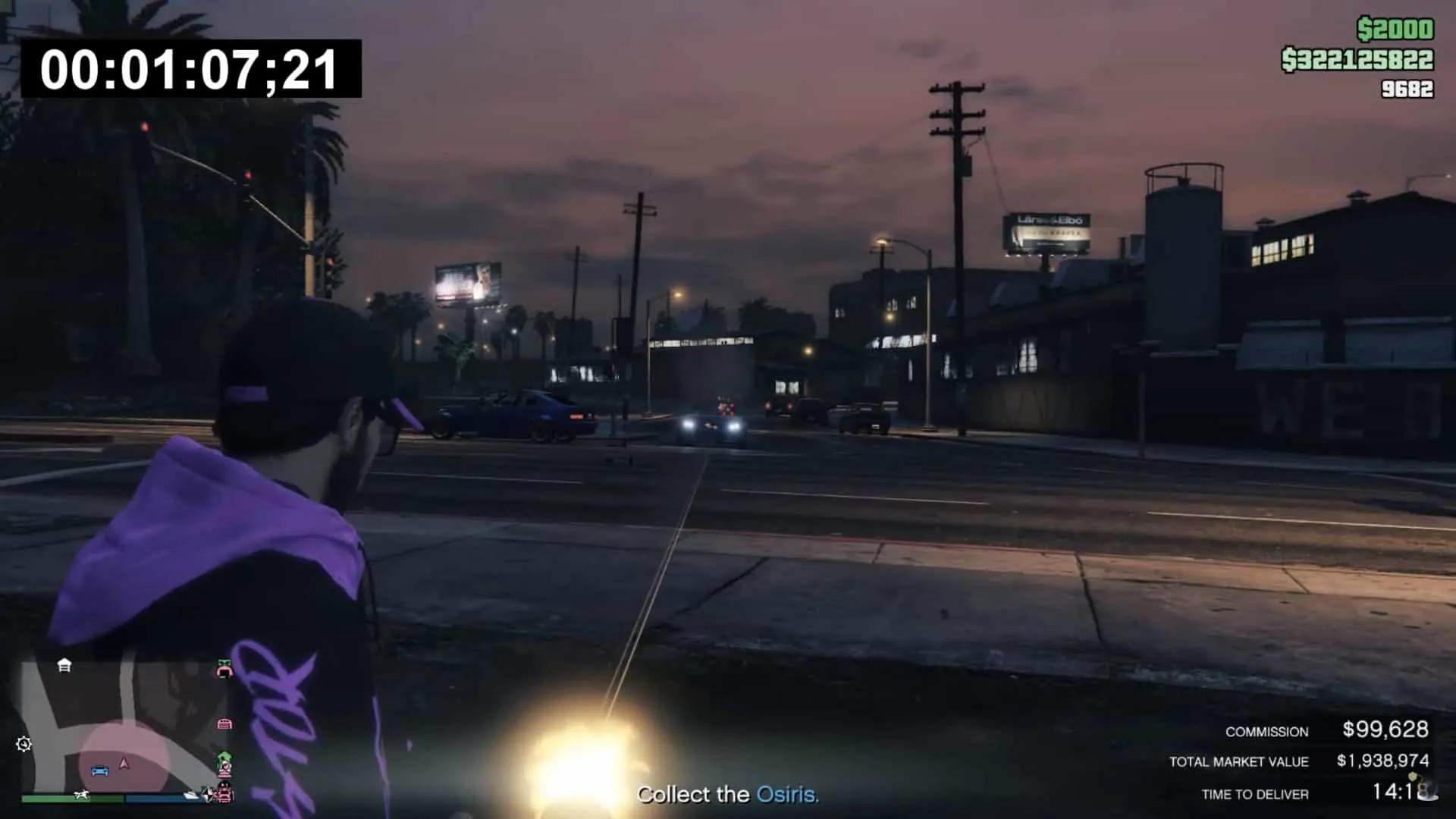The image size is (1456, 819).
Task: Select the white yacht blip on minimap
Action: 191,795
